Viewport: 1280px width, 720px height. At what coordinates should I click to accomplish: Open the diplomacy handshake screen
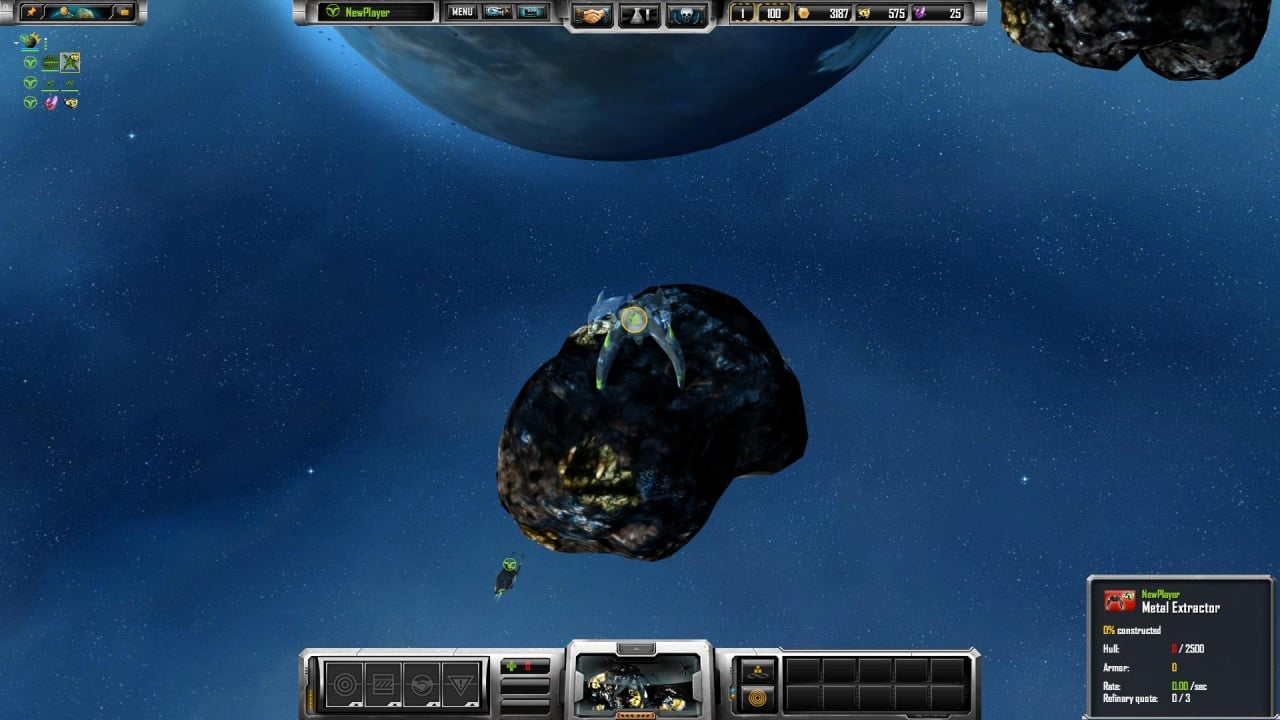(593, 15)
